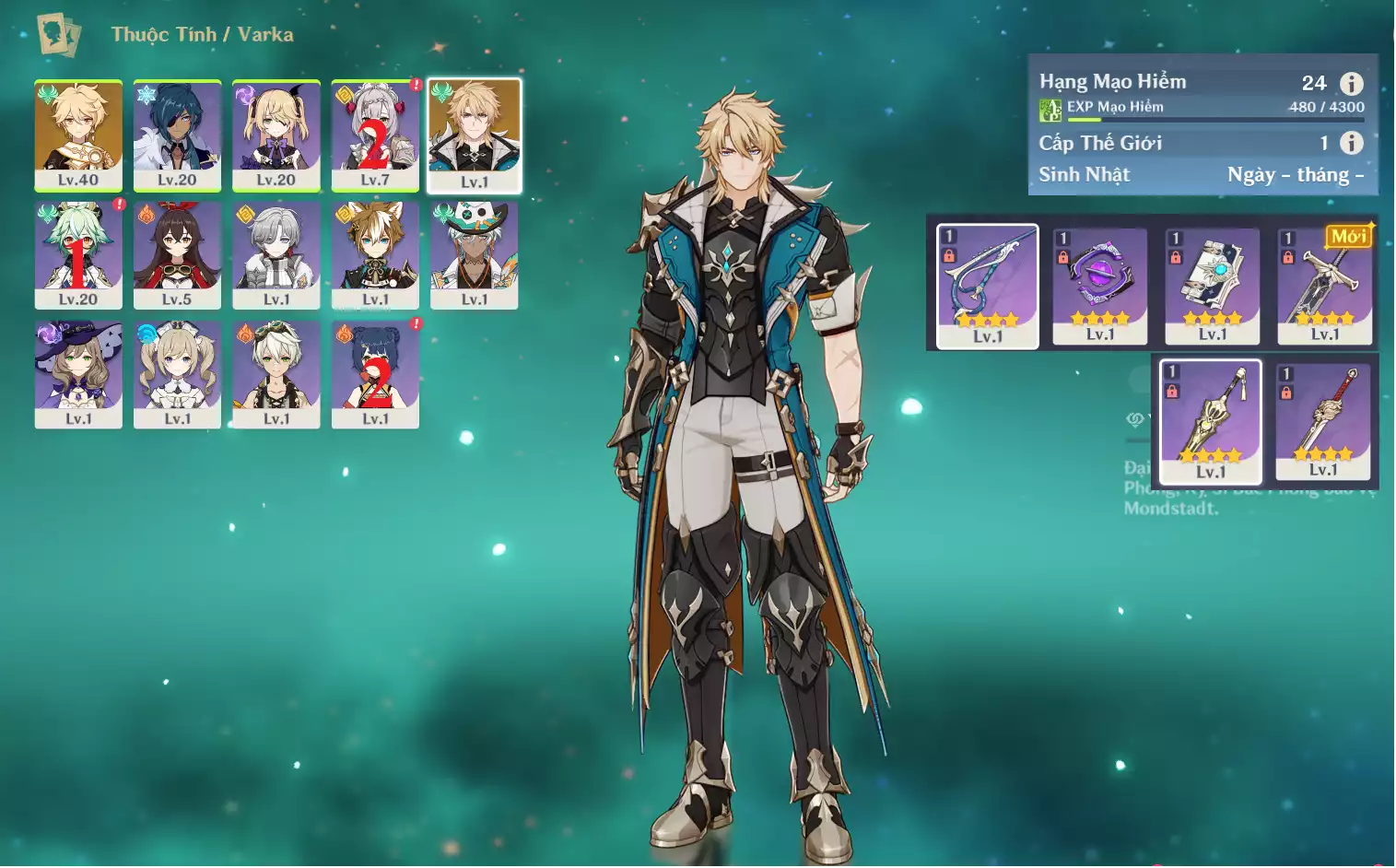Pick the gray-haired Geo character portrait

point(276,254)
